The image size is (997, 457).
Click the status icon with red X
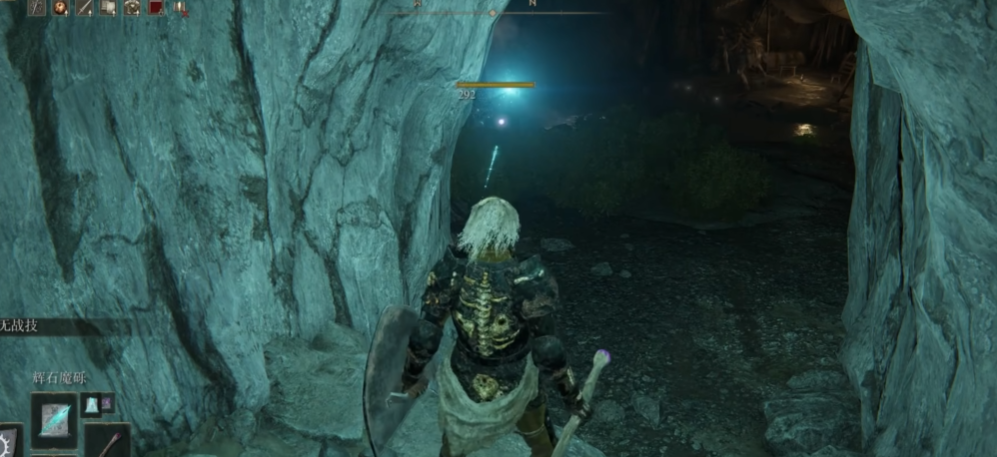(180, 8)
